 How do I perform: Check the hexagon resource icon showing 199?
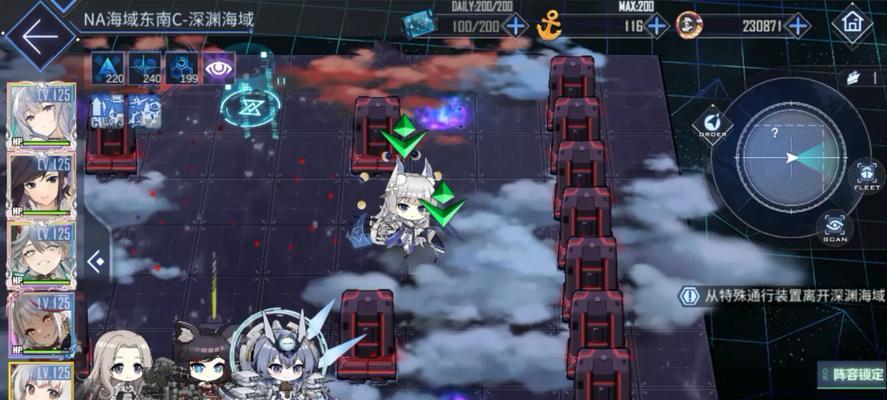[x=181, y=68]
